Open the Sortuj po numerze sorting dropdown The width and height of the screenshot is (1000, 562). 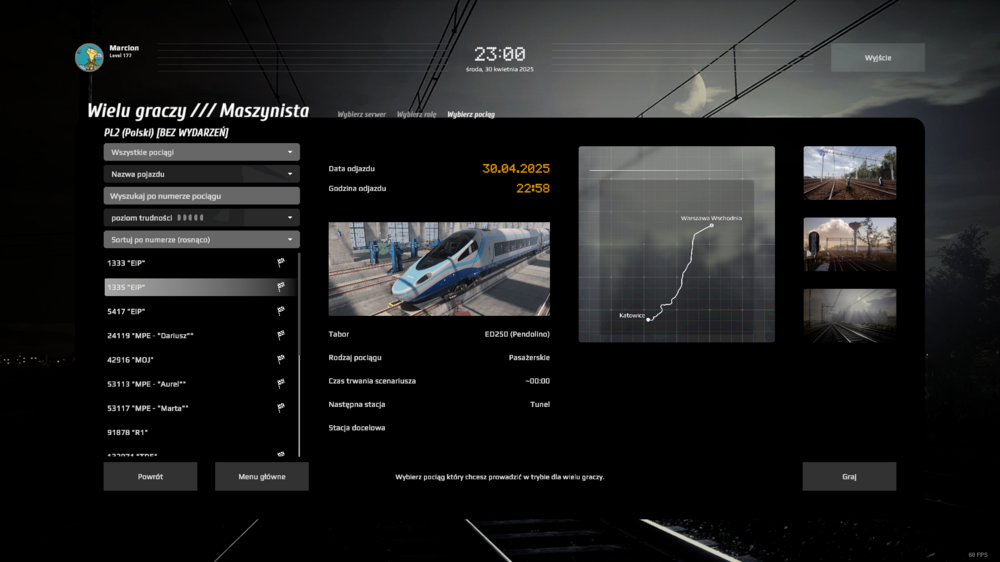[x=201, y=240]
